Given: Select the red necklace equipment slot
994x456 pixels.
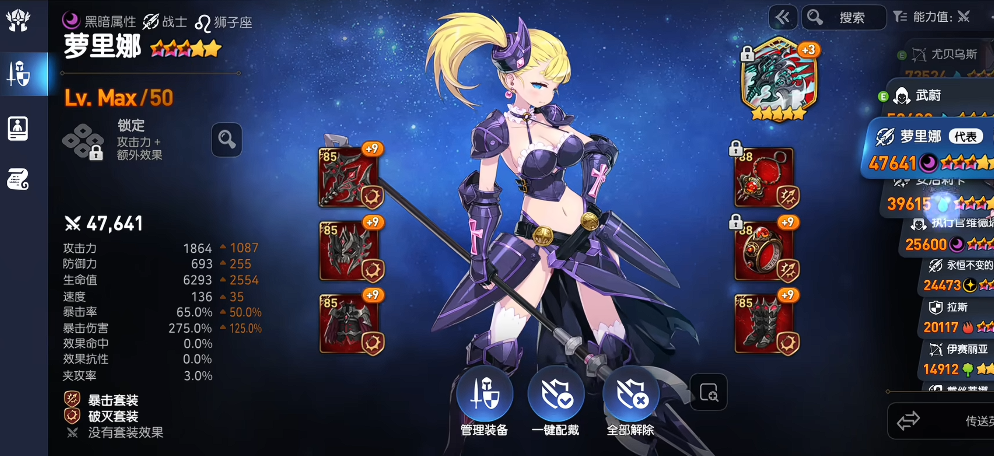Looking at the screenshot, I should 765,177.
